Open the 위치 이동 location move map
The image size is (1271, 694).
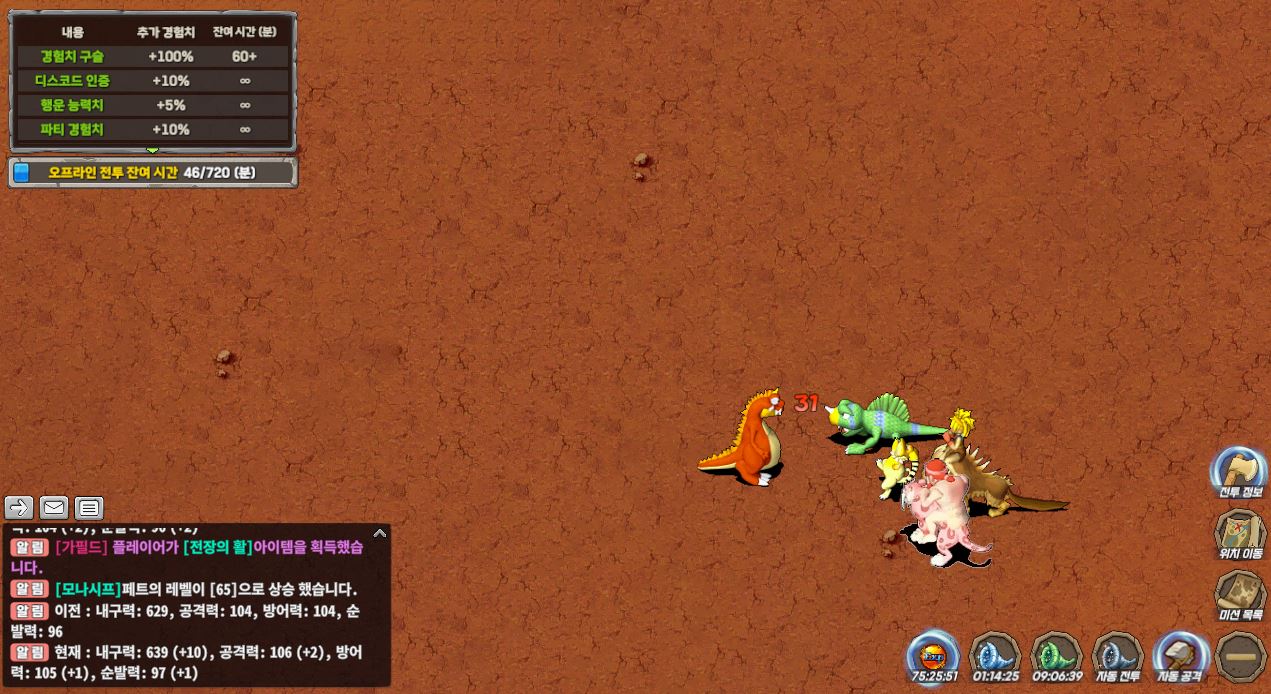pyautogui.click(x=1239, y=533)
